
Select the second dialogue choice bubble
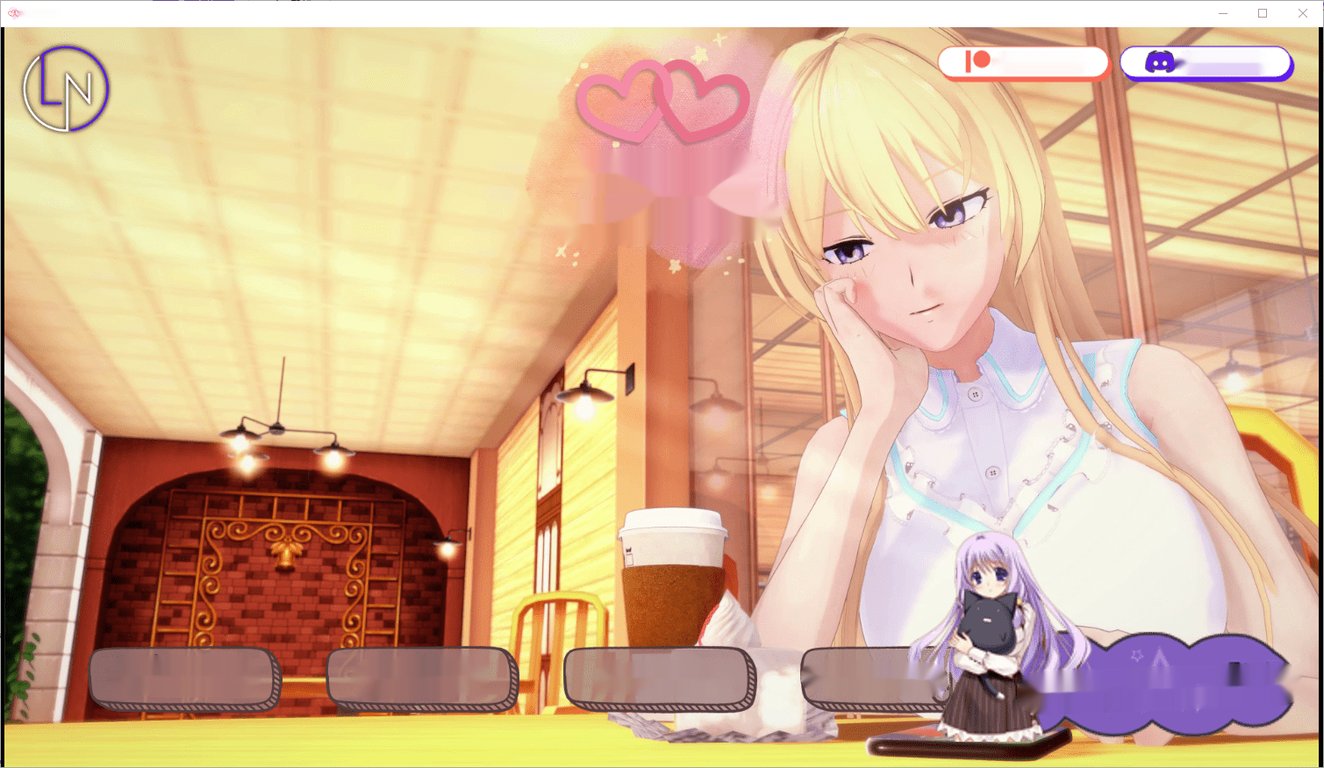418,677
